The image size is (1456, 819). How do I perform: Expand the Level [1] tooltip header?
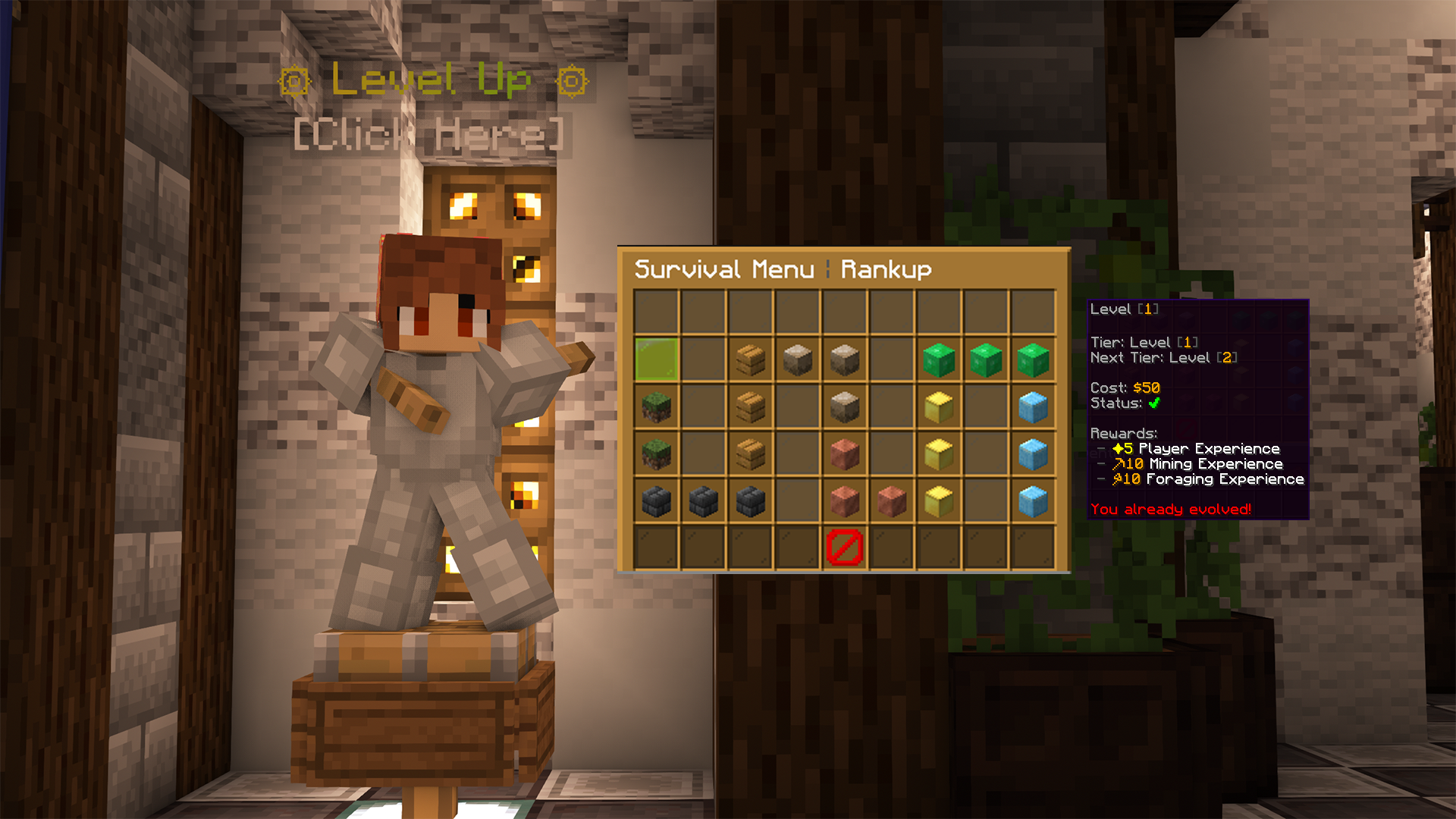click(x=1127, y=309)
